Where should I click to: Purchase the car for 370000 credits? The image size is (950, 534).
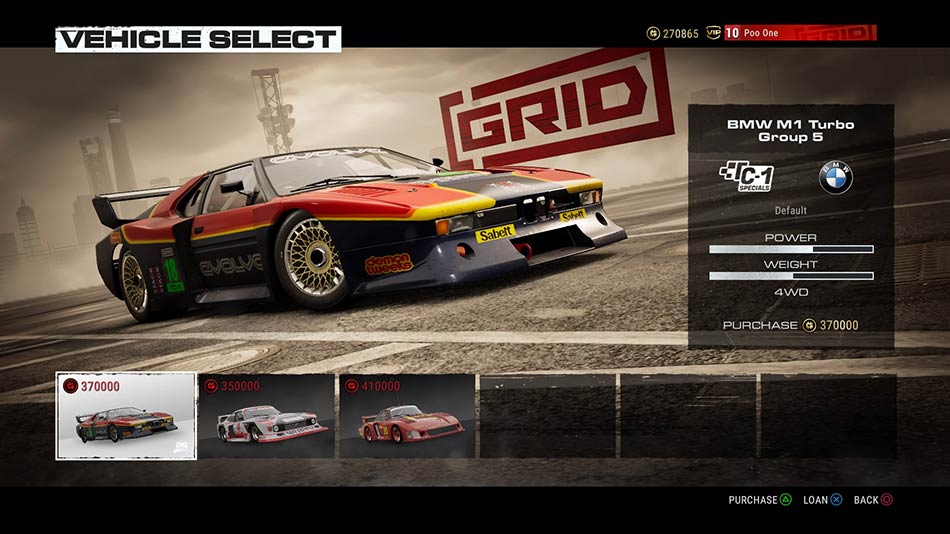[x=790, y=325]
